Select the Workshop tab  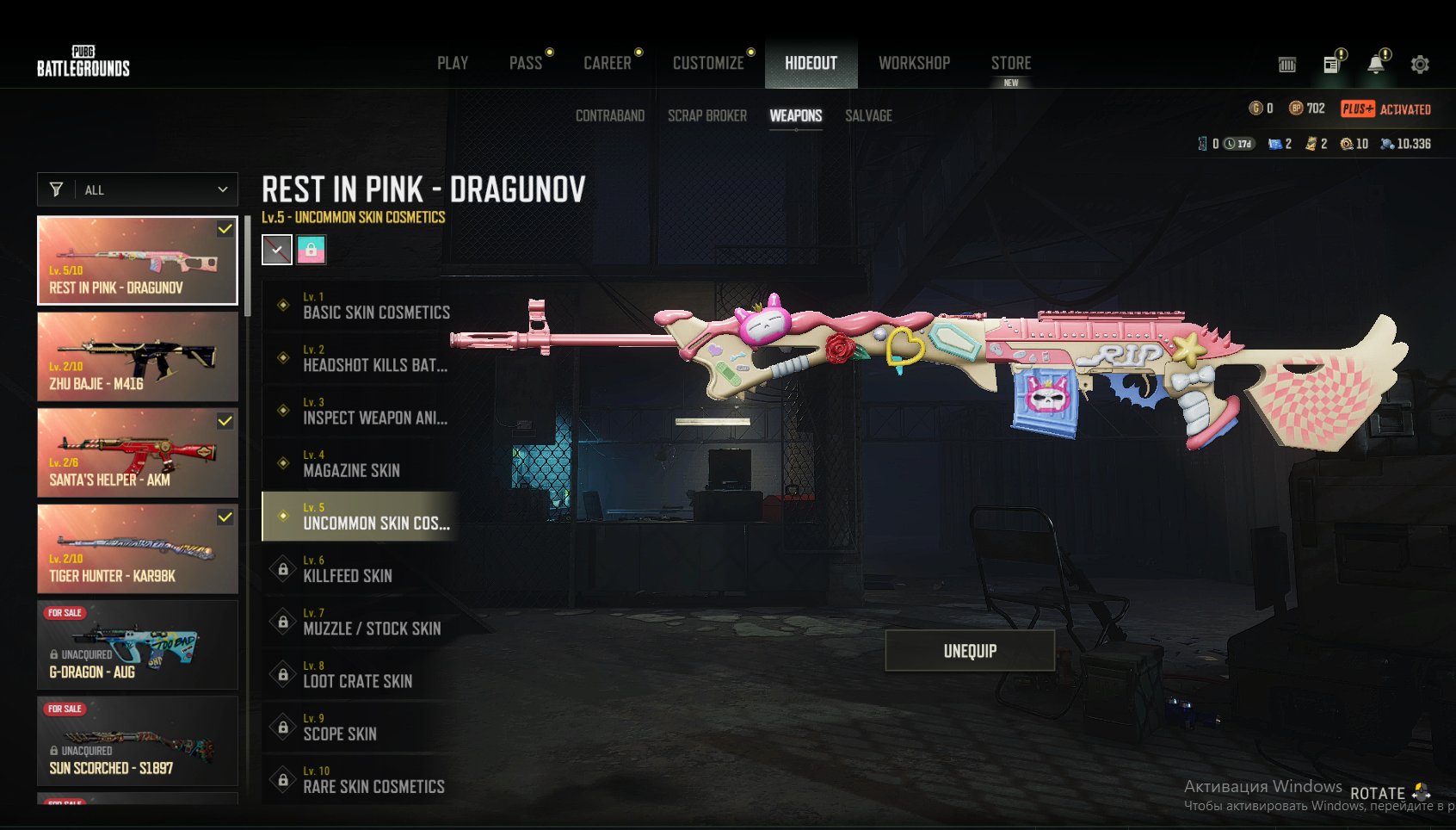(914, 63)
